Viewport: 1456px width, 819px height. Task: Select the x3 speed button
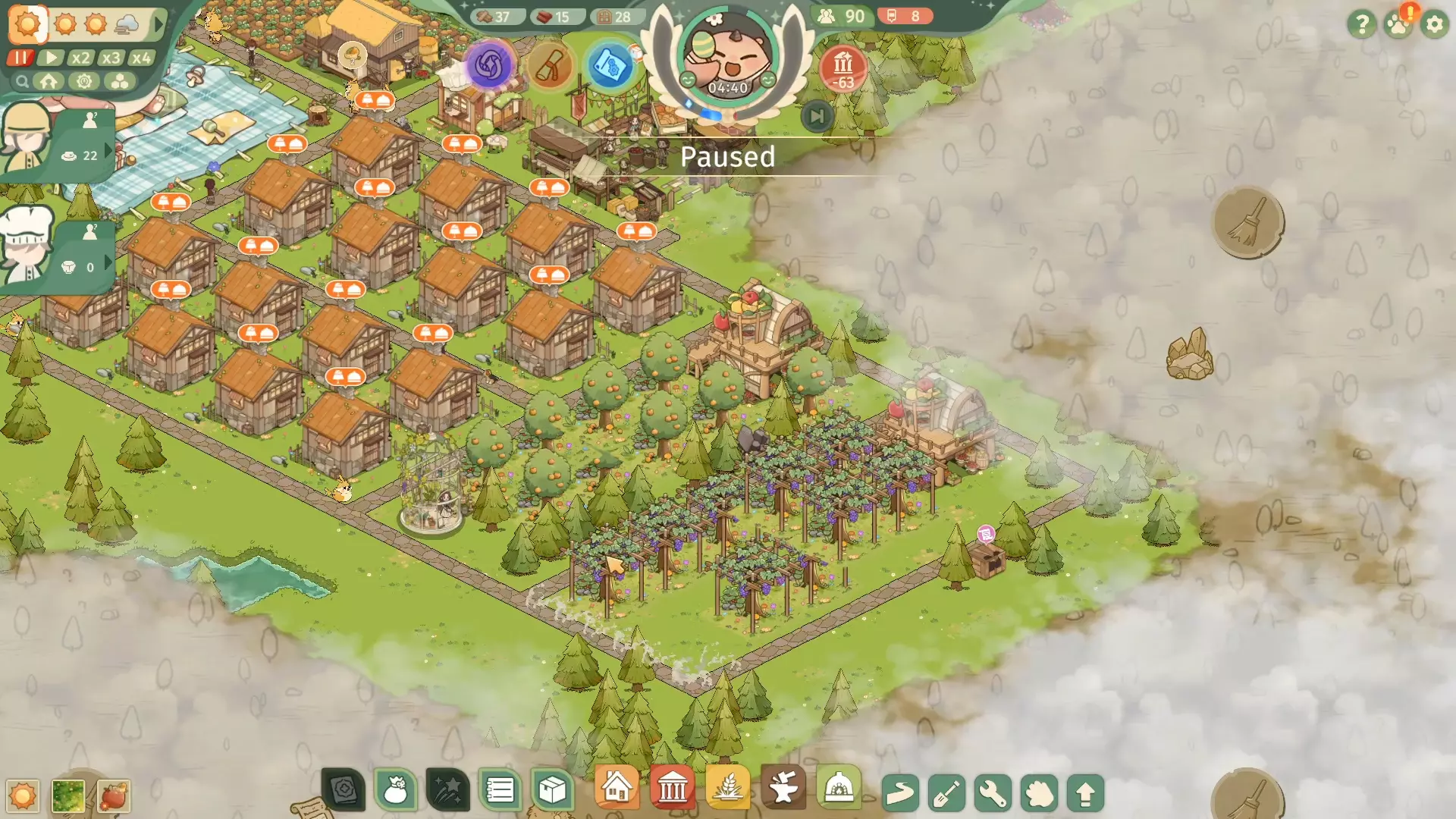click(x=111, y=58)
